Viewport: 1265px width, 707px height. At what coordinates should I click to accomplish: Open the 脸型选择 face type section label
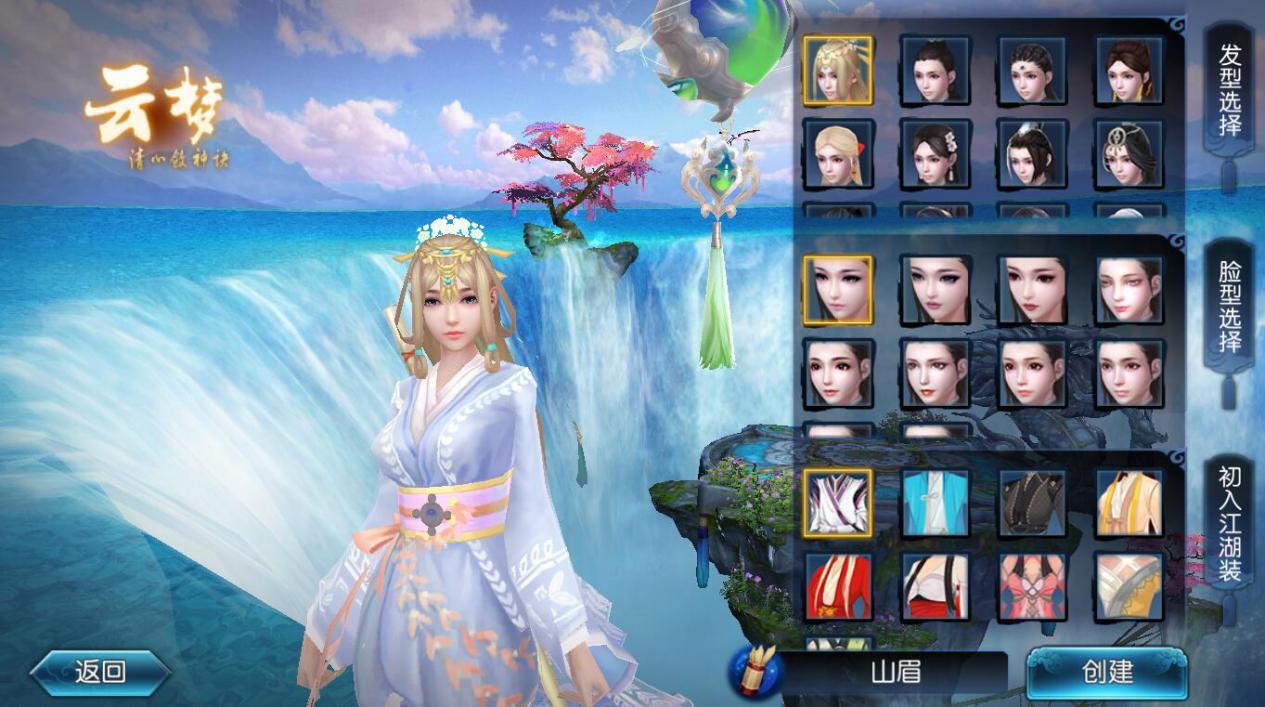click(x=1229, y=307)
